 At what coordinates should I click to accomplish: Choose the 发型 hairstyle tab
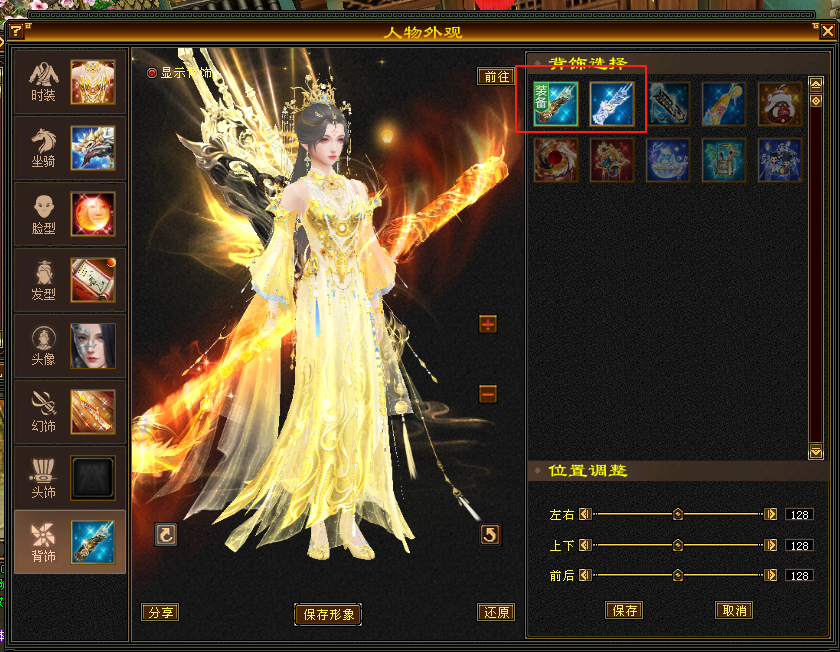(69, 280)
